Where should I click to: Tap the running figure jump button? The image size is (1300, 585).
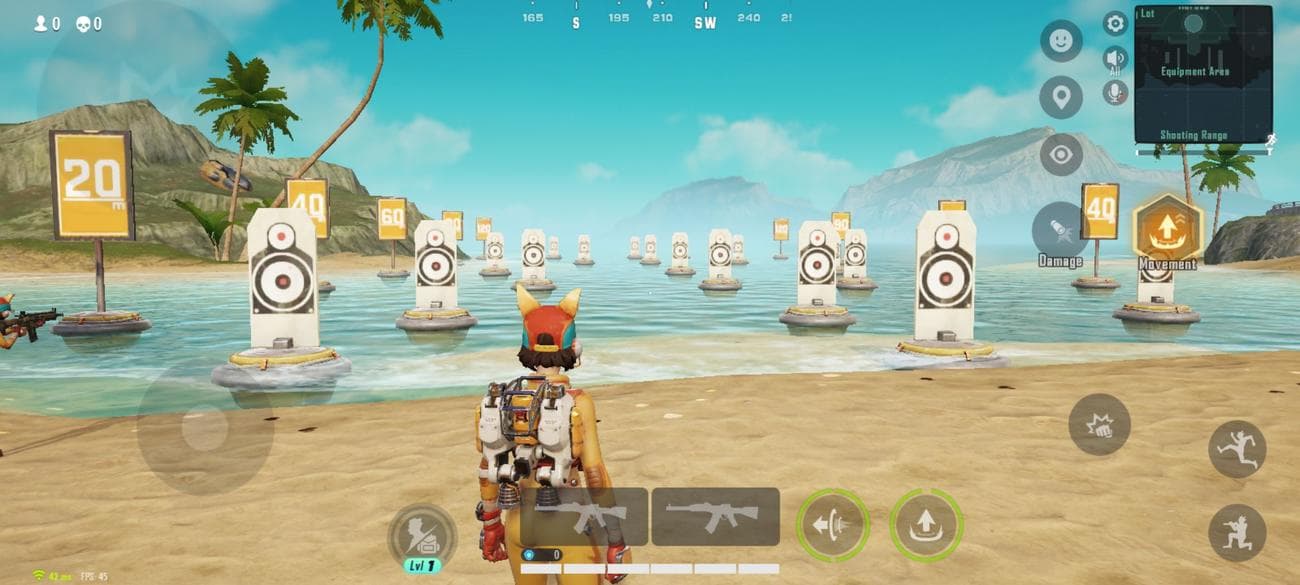[1237, 449]
